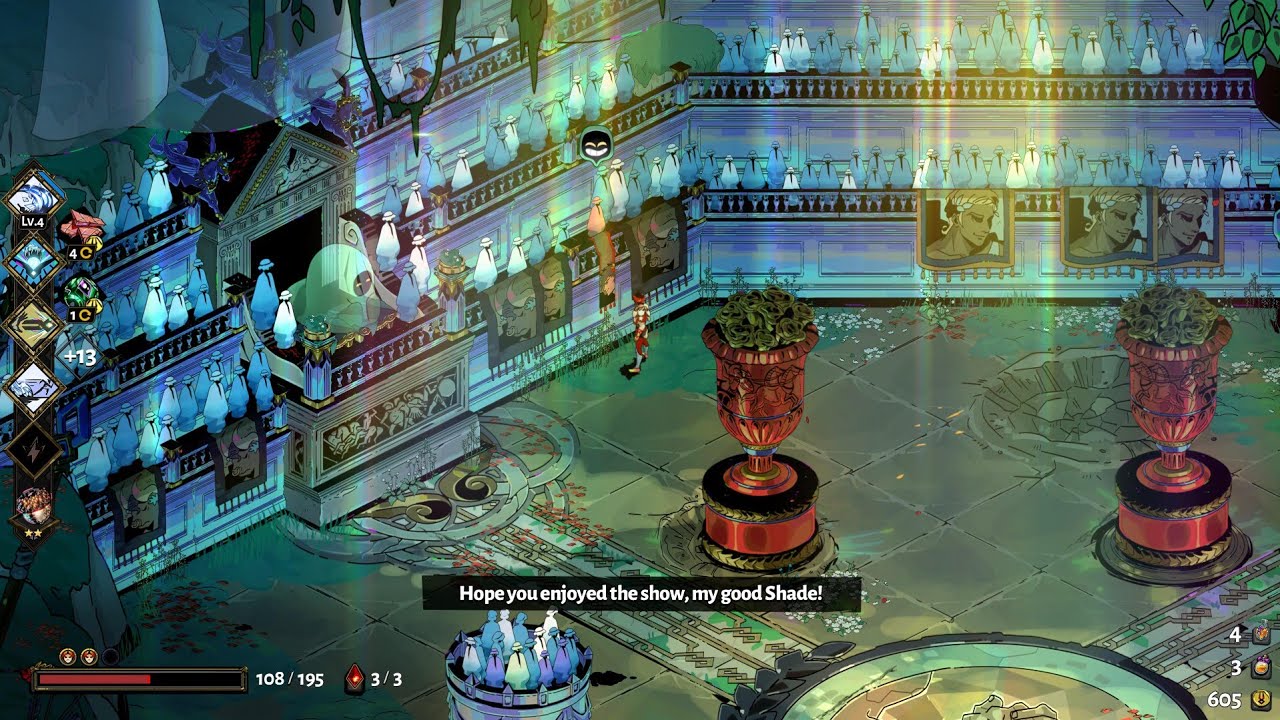Show the +13 additional boons indicator
This screenshot has width=1280, height=720.
(x=79, y=357)
